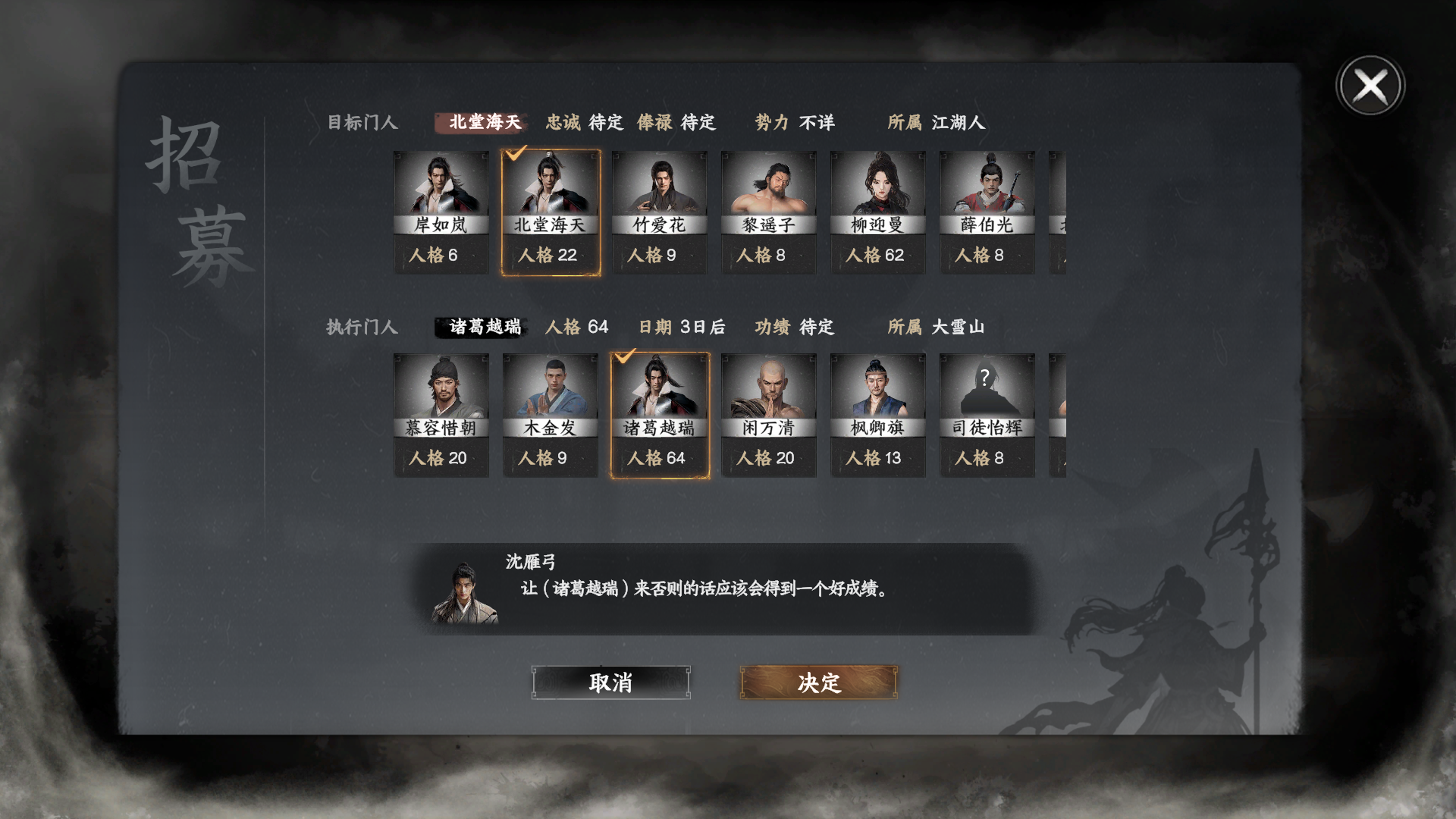This screenshot has height=819, width=1456.
Task: Click the 决定 confirm button
Action: click(817, 682)
